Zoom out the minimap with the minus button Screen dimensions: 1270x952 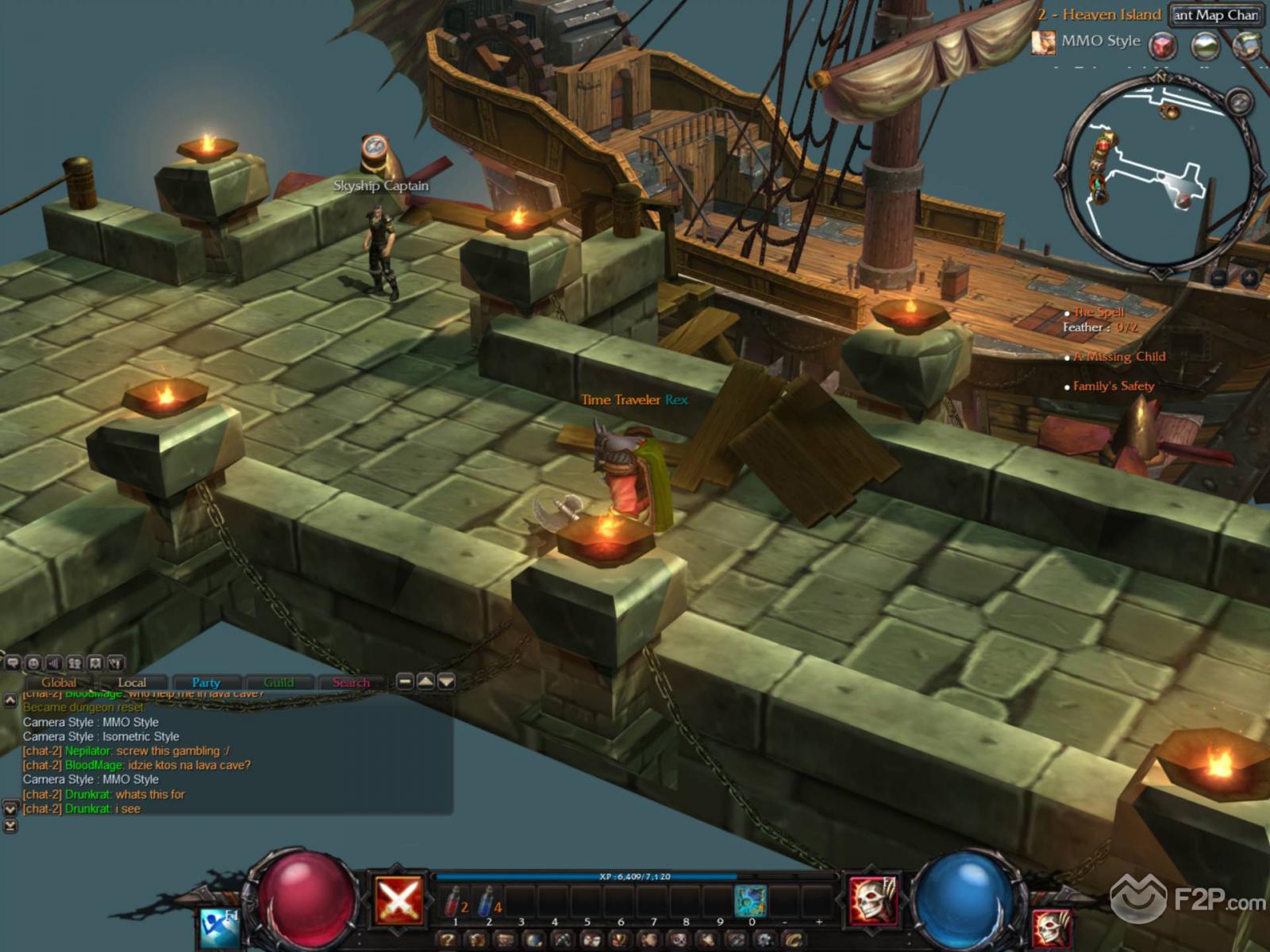(x=1219, y=278)
